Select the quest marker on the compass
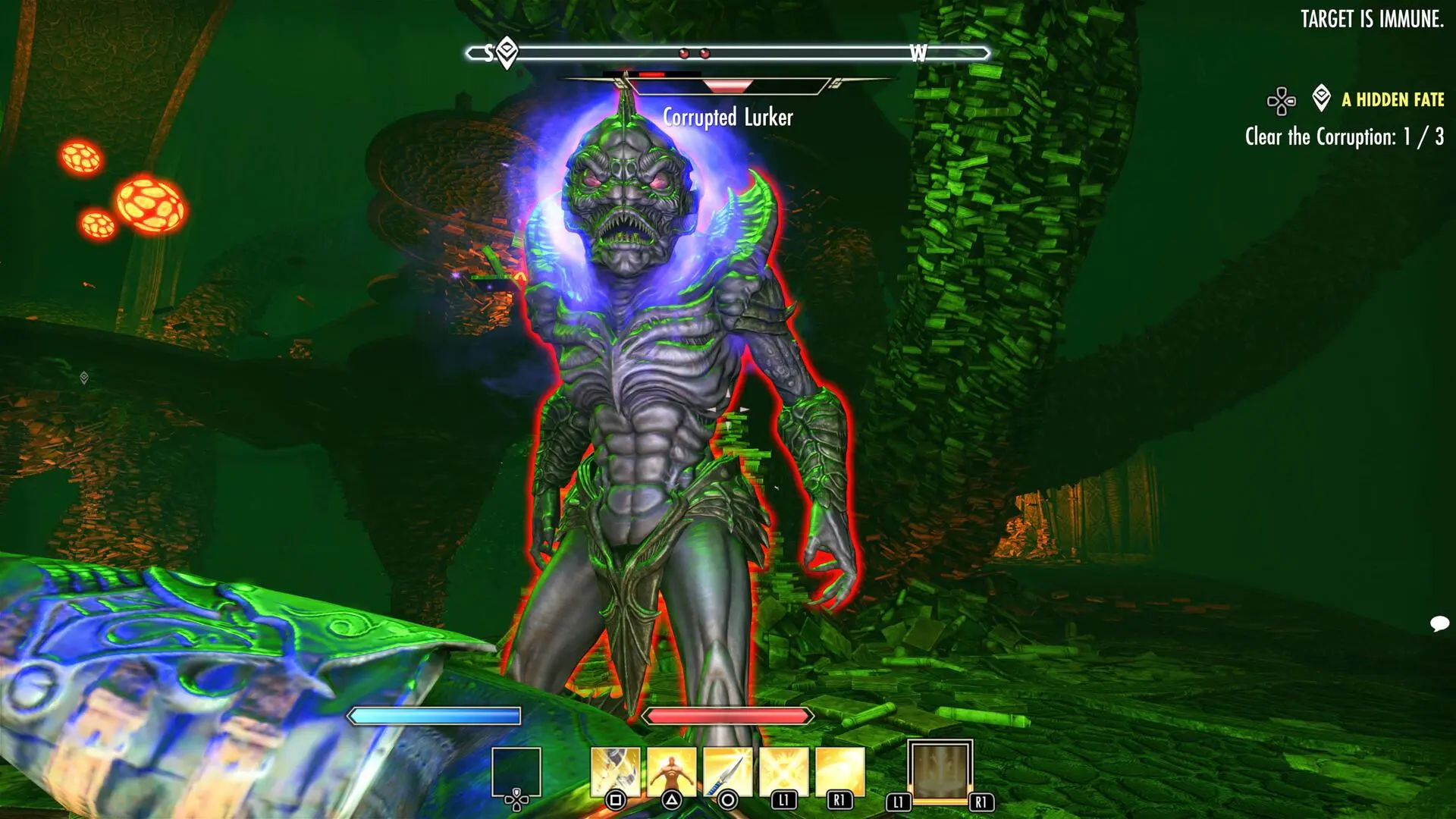The width and height of the screenshot is (1456, 819). click(x=507, y=52)
